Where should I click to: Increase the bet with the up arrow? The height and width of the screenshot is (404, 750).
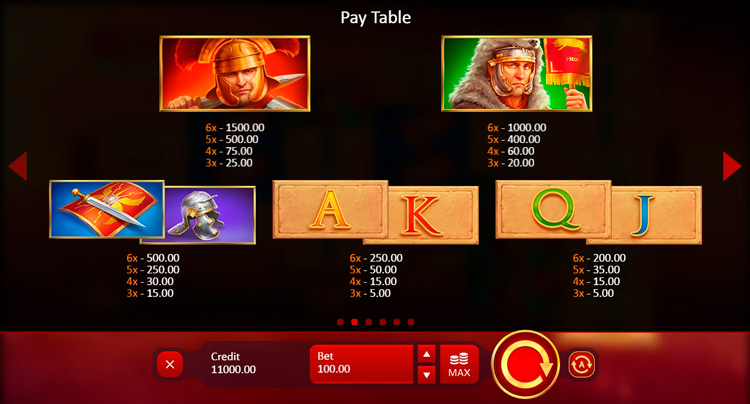426,354
